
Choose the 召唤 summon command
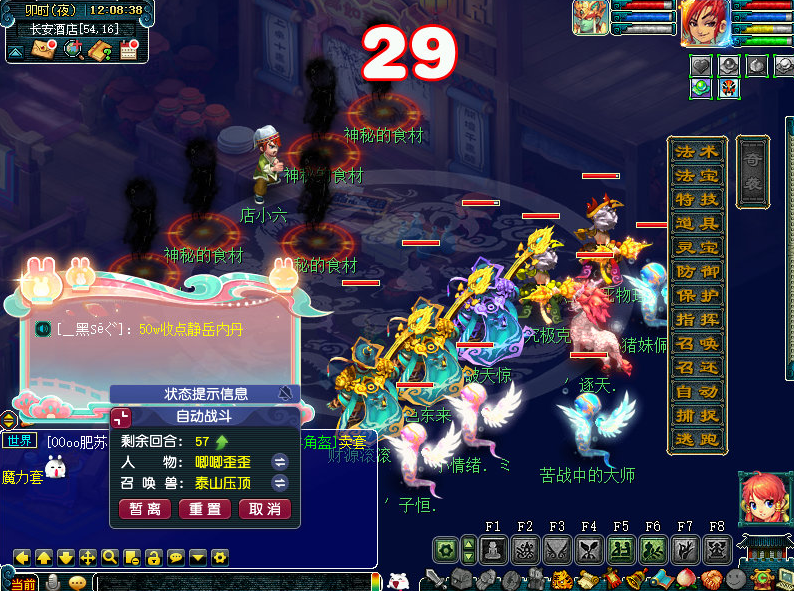coord(696,344)
